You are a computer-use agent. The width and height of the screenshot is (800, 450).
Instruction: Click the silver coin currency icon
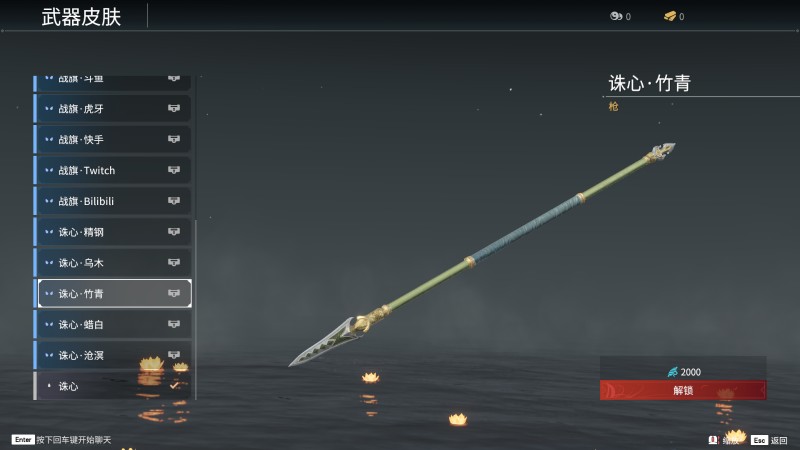pos(615,16)
